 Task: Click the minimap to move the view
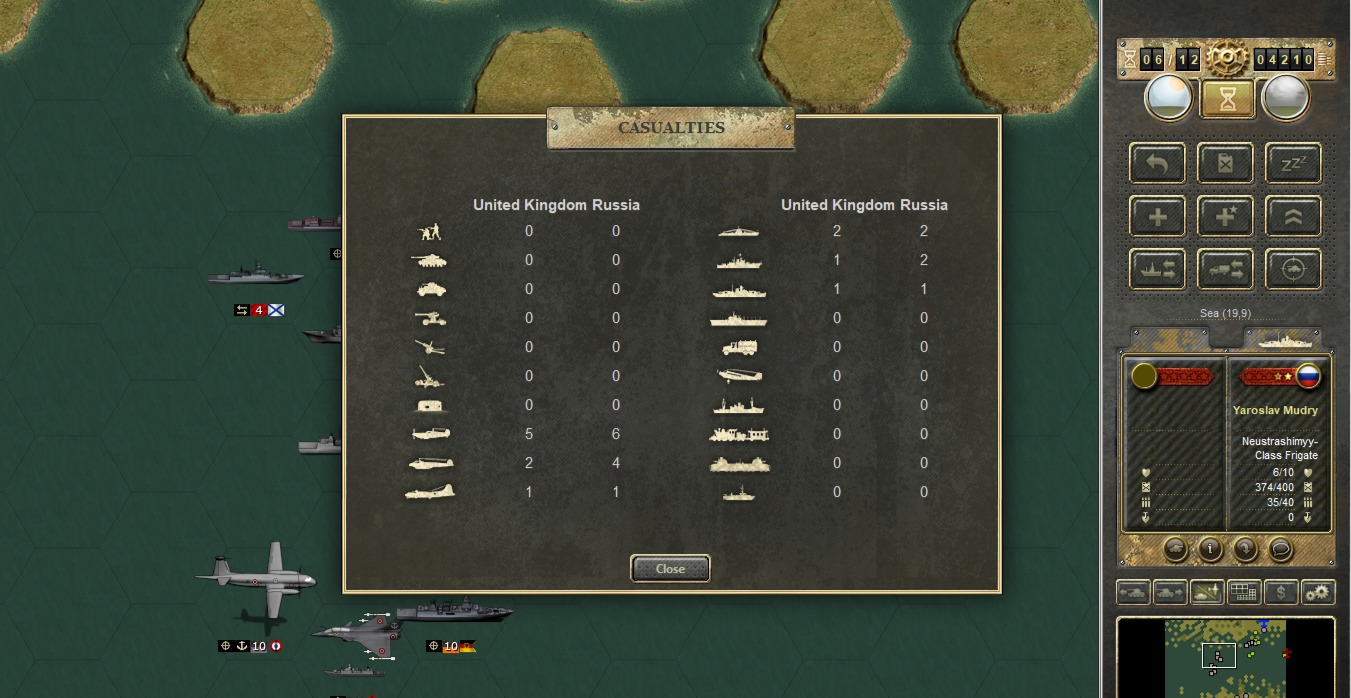pyautogui.click(x=1225, y=657)
